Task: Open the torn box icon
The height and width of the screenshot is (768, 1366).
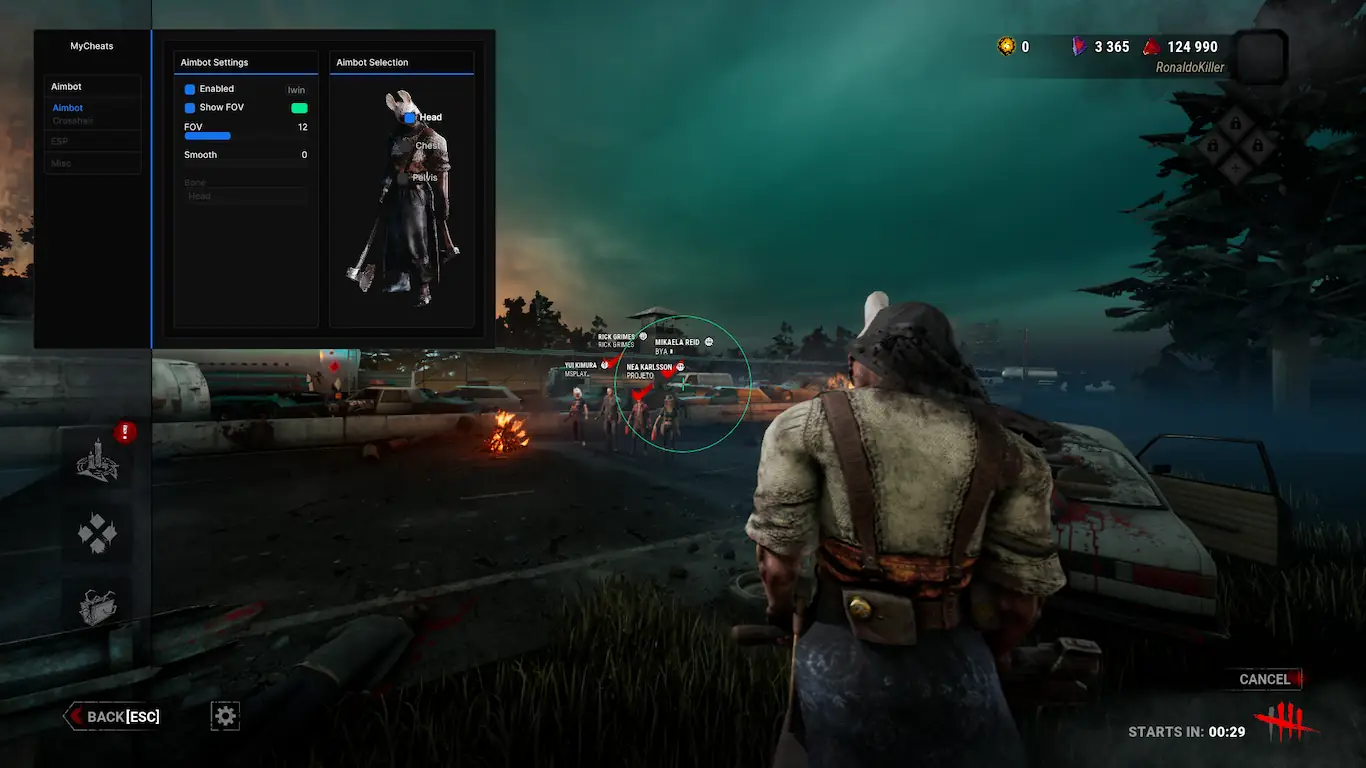Action: (98, 606)
